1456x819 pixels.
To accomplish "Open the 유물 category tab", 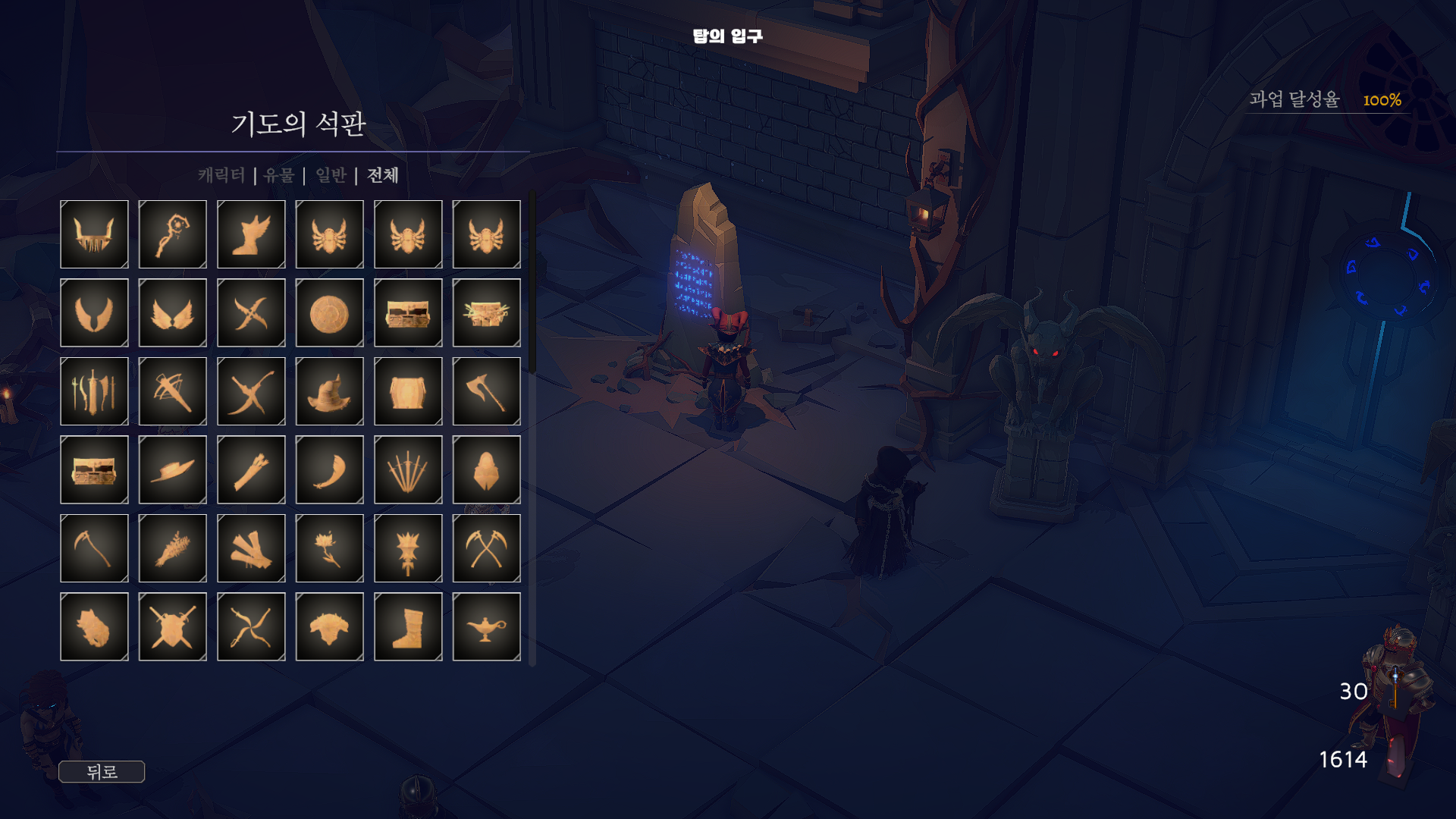I will click(x=279, y=175).
